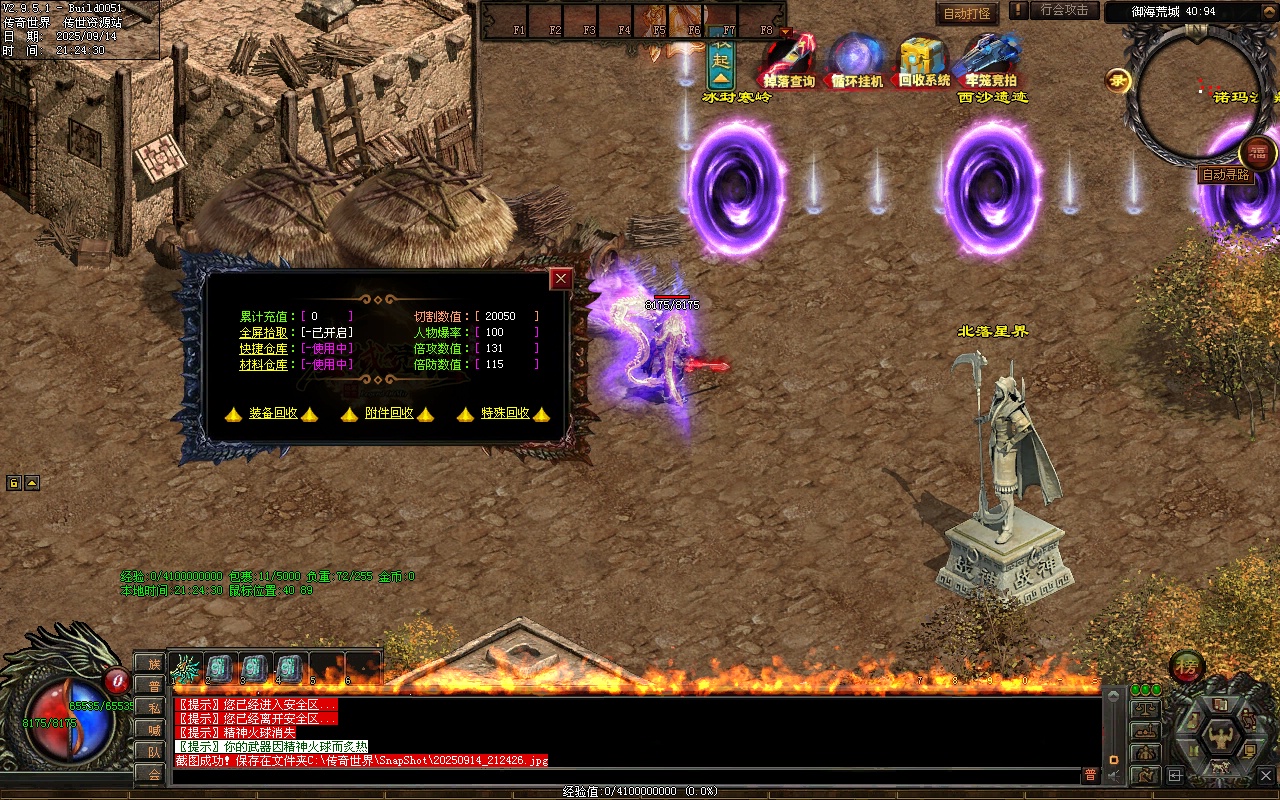This screenshot has height=800, width=1280.
Task: Open the 牢笼竞拍 cage auction
Action: [990, 61]
